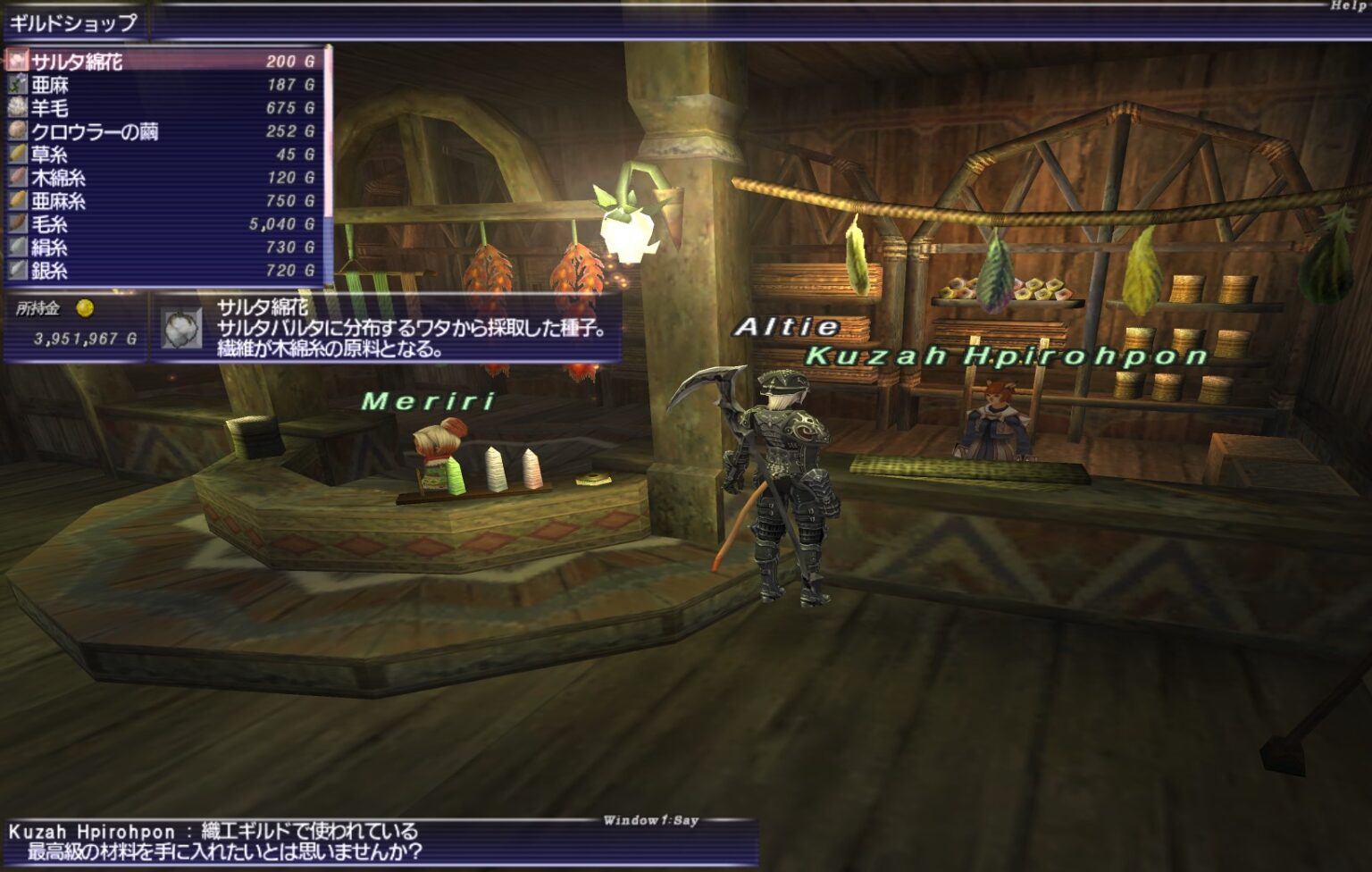This screenshot has height=872, width=1372.
Task: Open the Help button at top right
Action: coord(1349,6)
